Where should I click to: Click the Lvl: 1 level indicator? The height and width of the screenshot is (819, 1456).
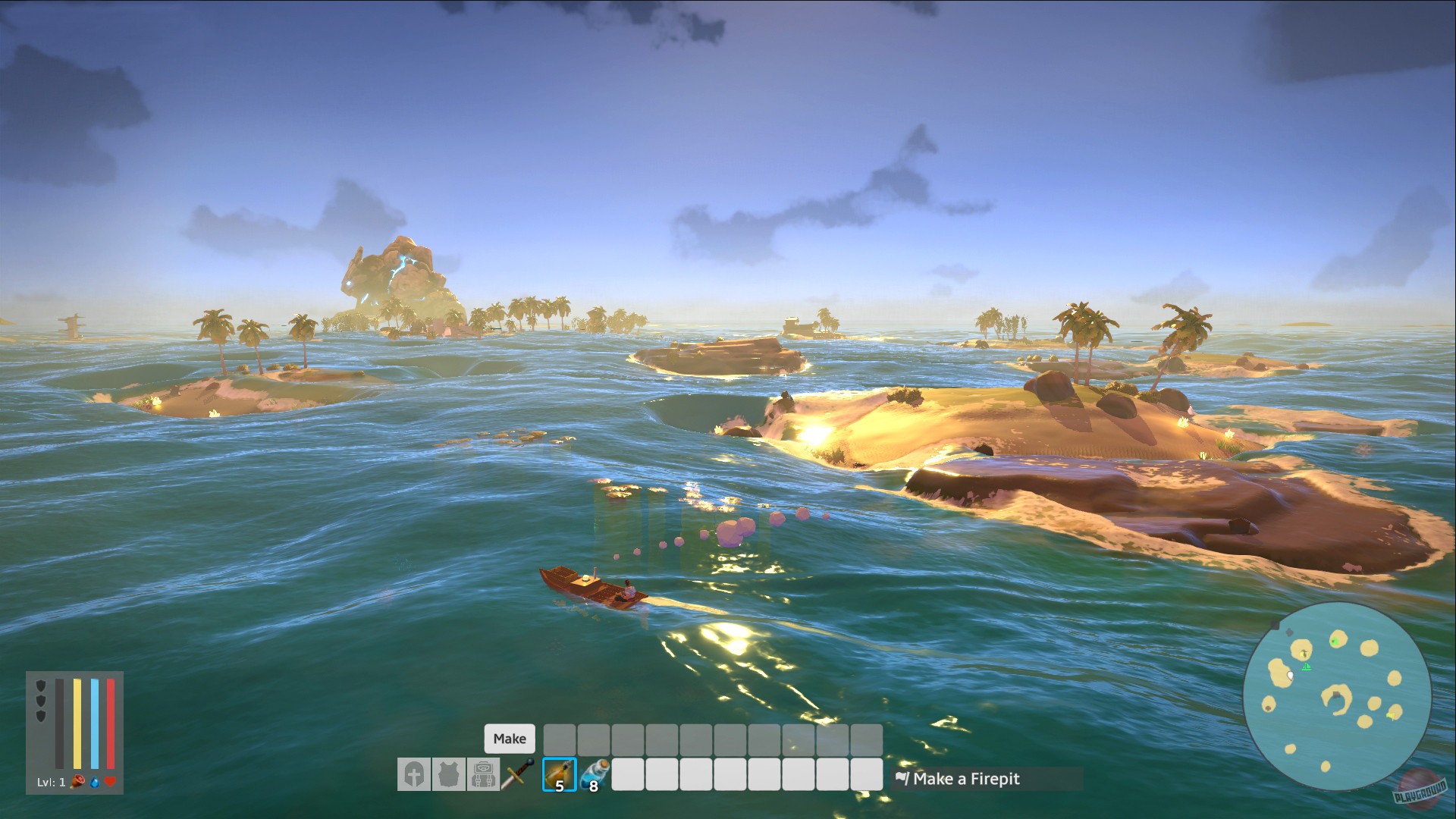(49, 782)
